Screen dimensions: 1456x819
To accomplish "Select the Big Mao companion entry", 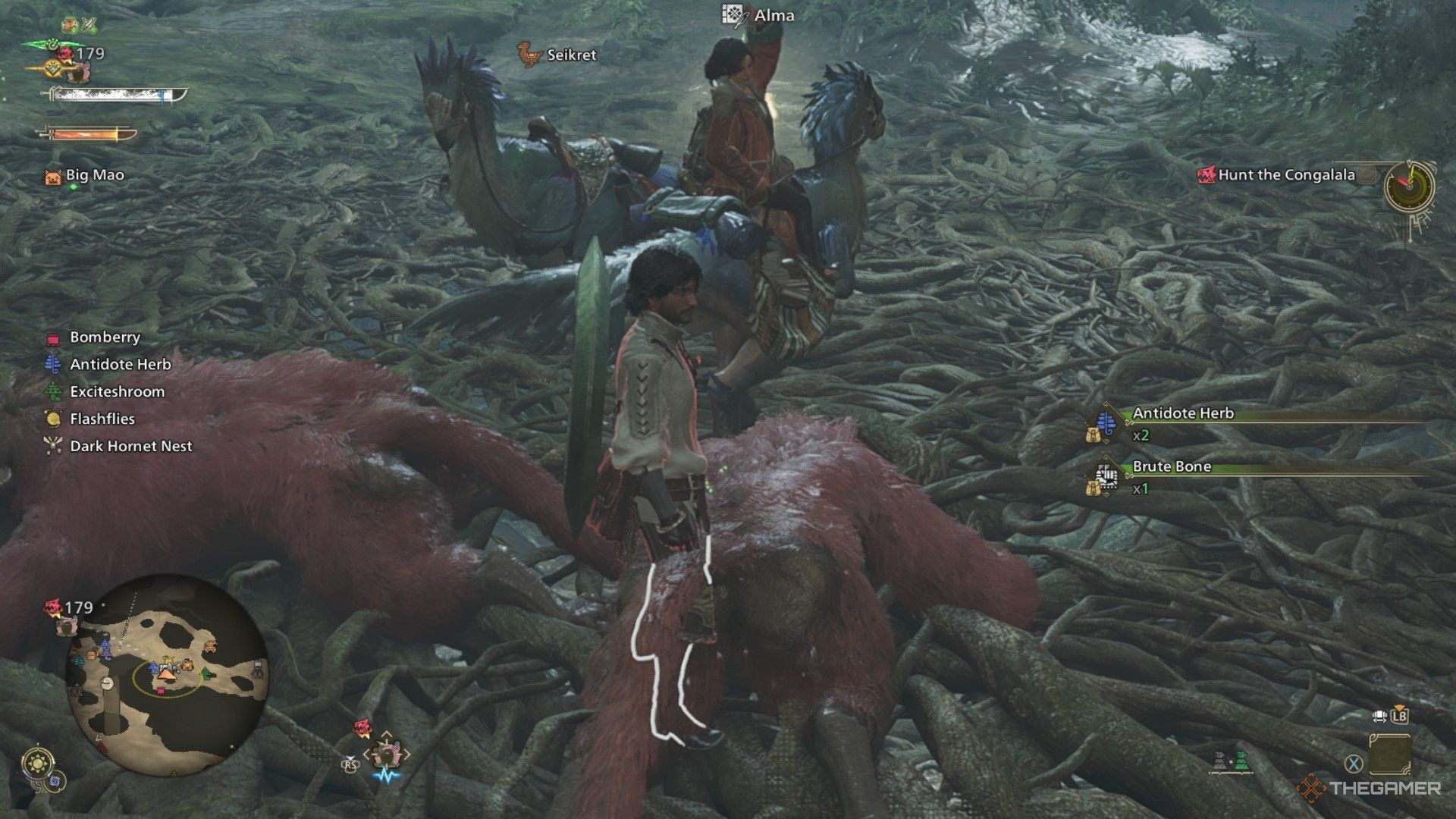I will click(x=94, y=176).
